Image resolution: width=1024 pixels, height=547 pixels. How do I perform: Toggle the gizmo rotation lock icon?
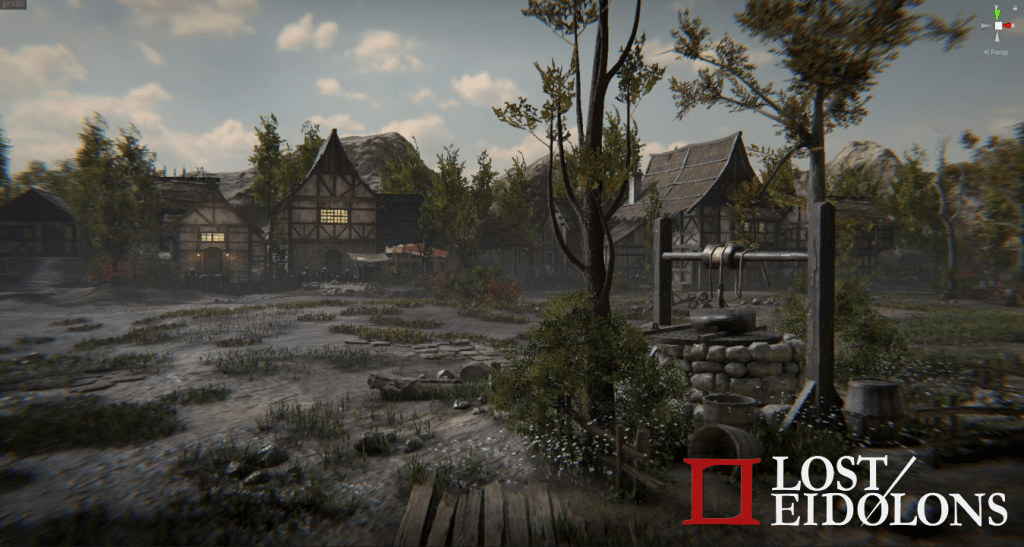1015,8
